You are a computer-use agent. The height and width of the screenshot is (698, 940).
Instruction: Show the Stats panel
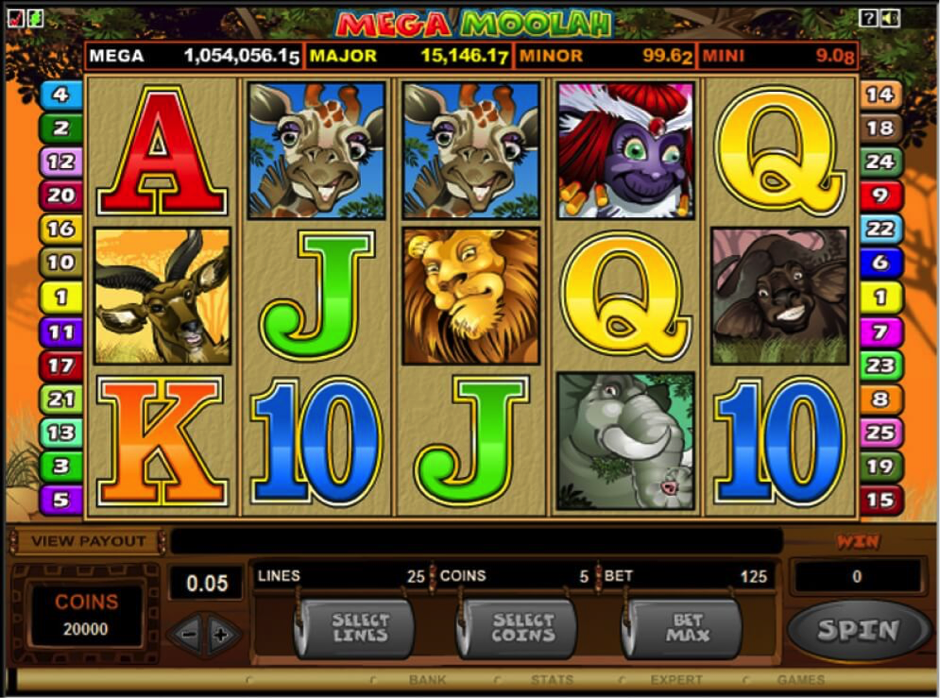(552, 681)
